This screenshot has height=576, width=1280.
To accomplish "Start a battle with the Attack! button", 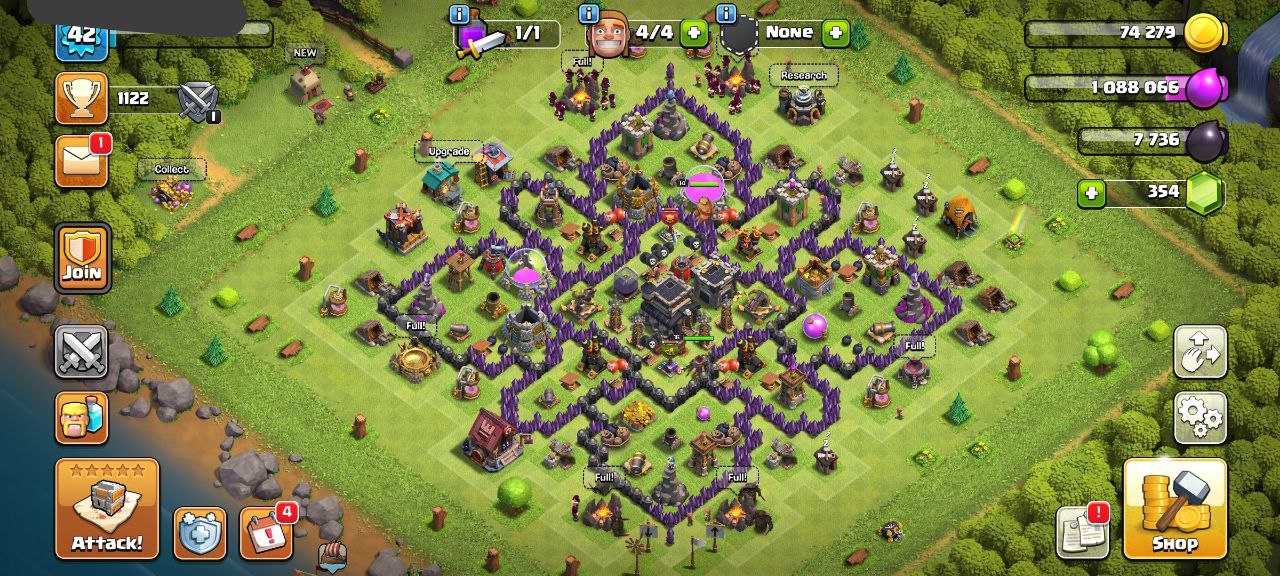I will point(107,508).
